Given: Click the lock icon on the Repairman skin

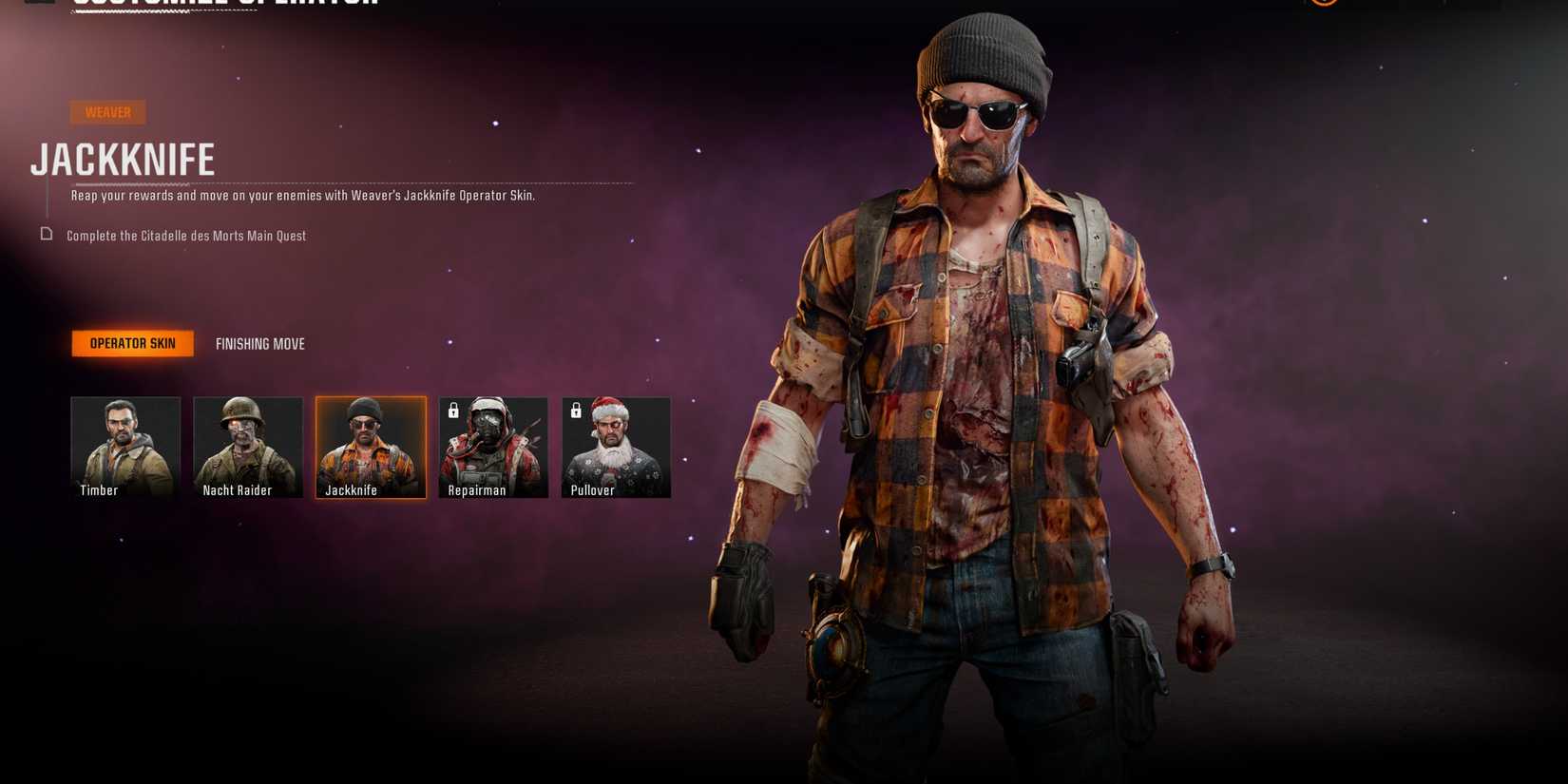Looking at the screenshot, I should point(452,411).
